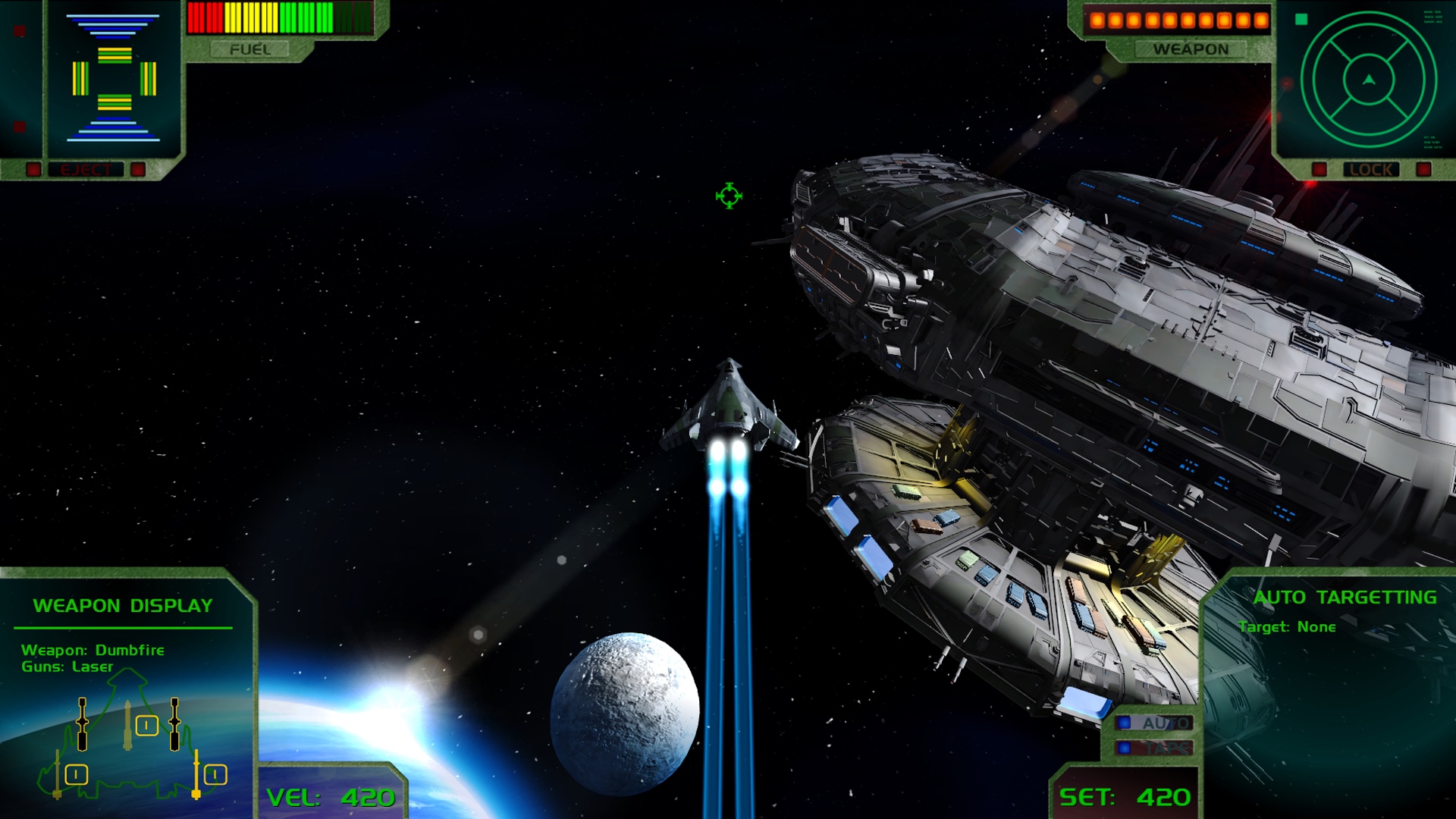Click the circular radar scope
1456x819 pixels.
click(x=1368, y=80)
